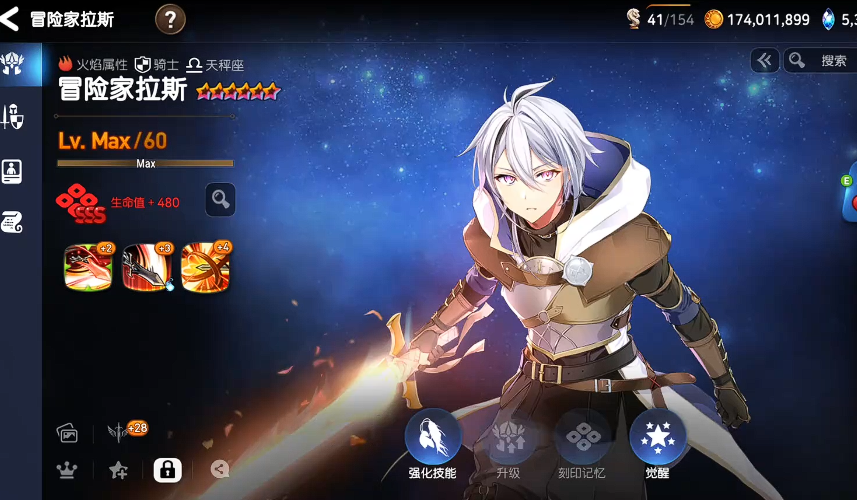
Task: Toggle the hero lock button
Action: click(x=167, y=470)
